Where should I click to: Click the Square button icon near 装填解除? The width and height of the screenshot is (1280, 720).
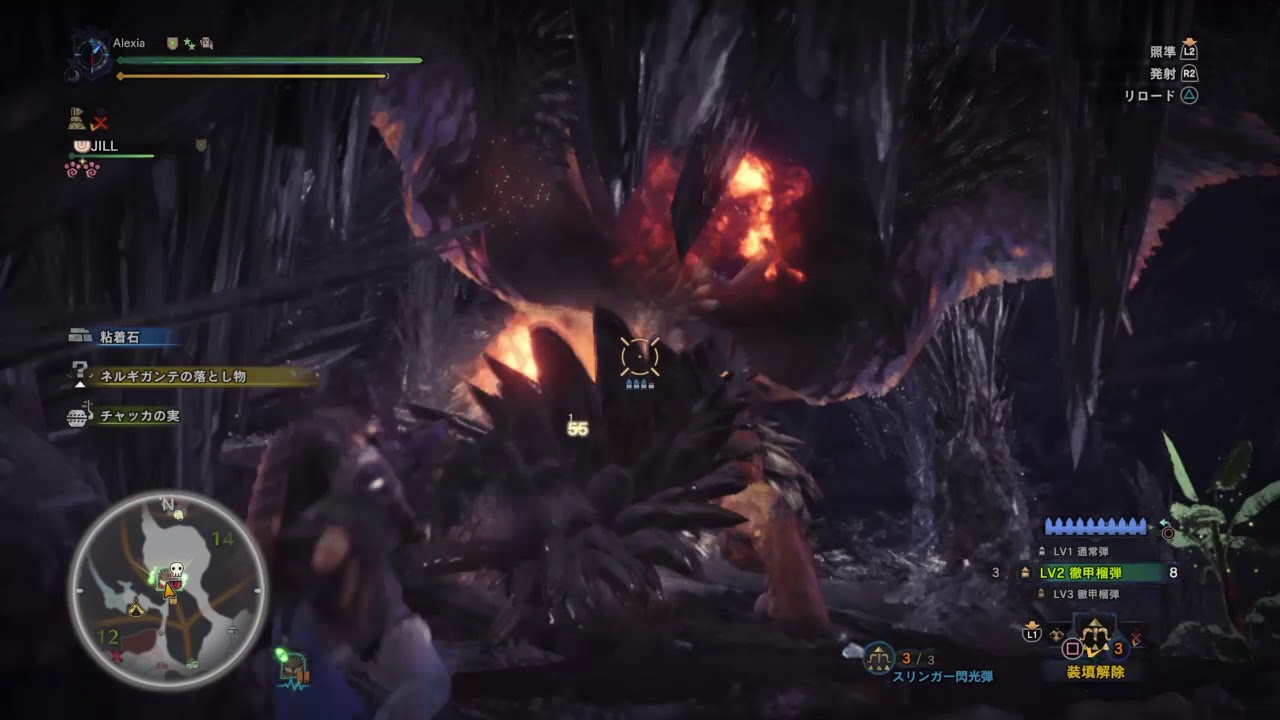(1071, 646)
